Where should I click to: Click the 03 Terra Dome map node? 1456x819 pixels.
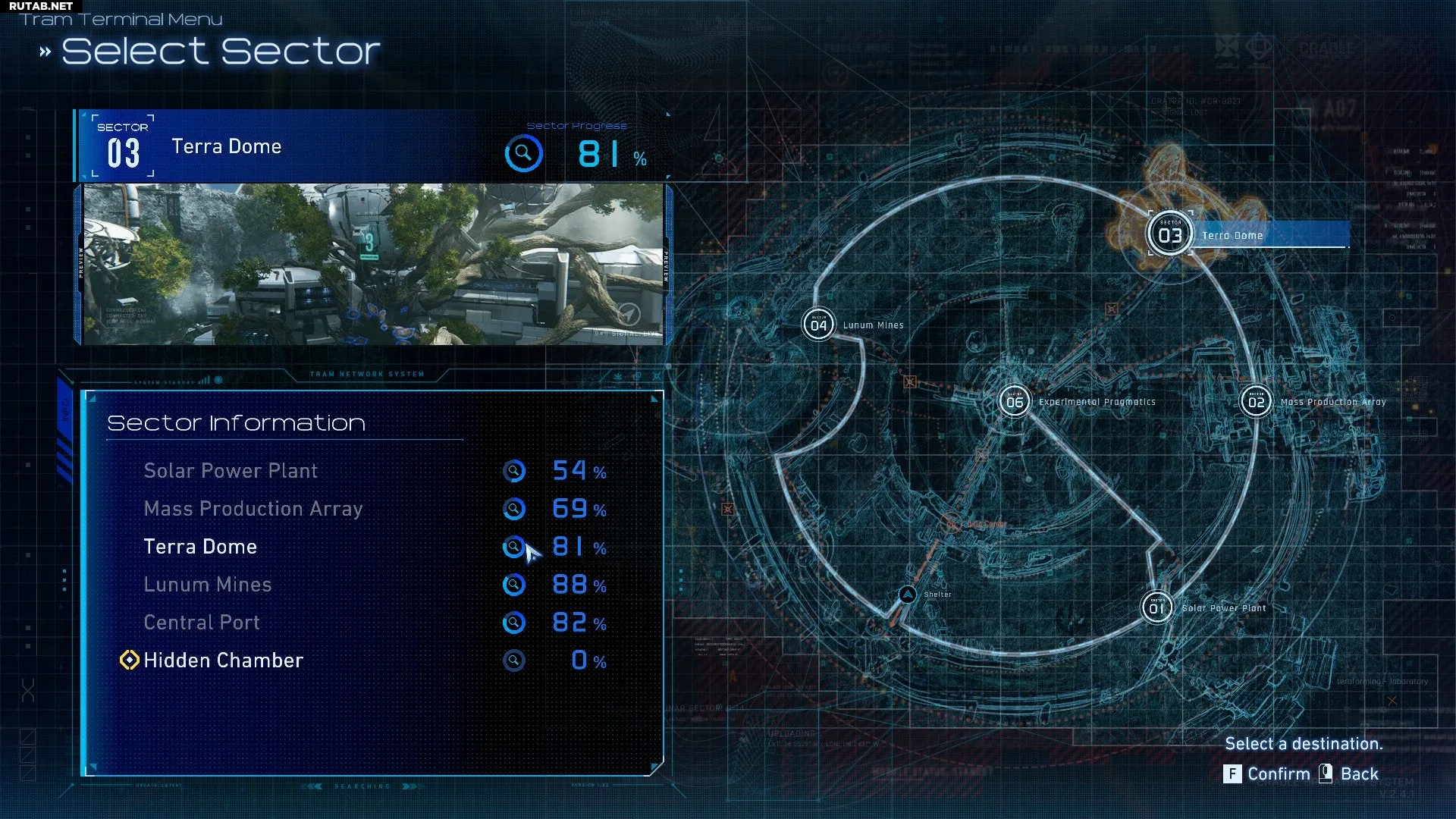click(1170, 235)
